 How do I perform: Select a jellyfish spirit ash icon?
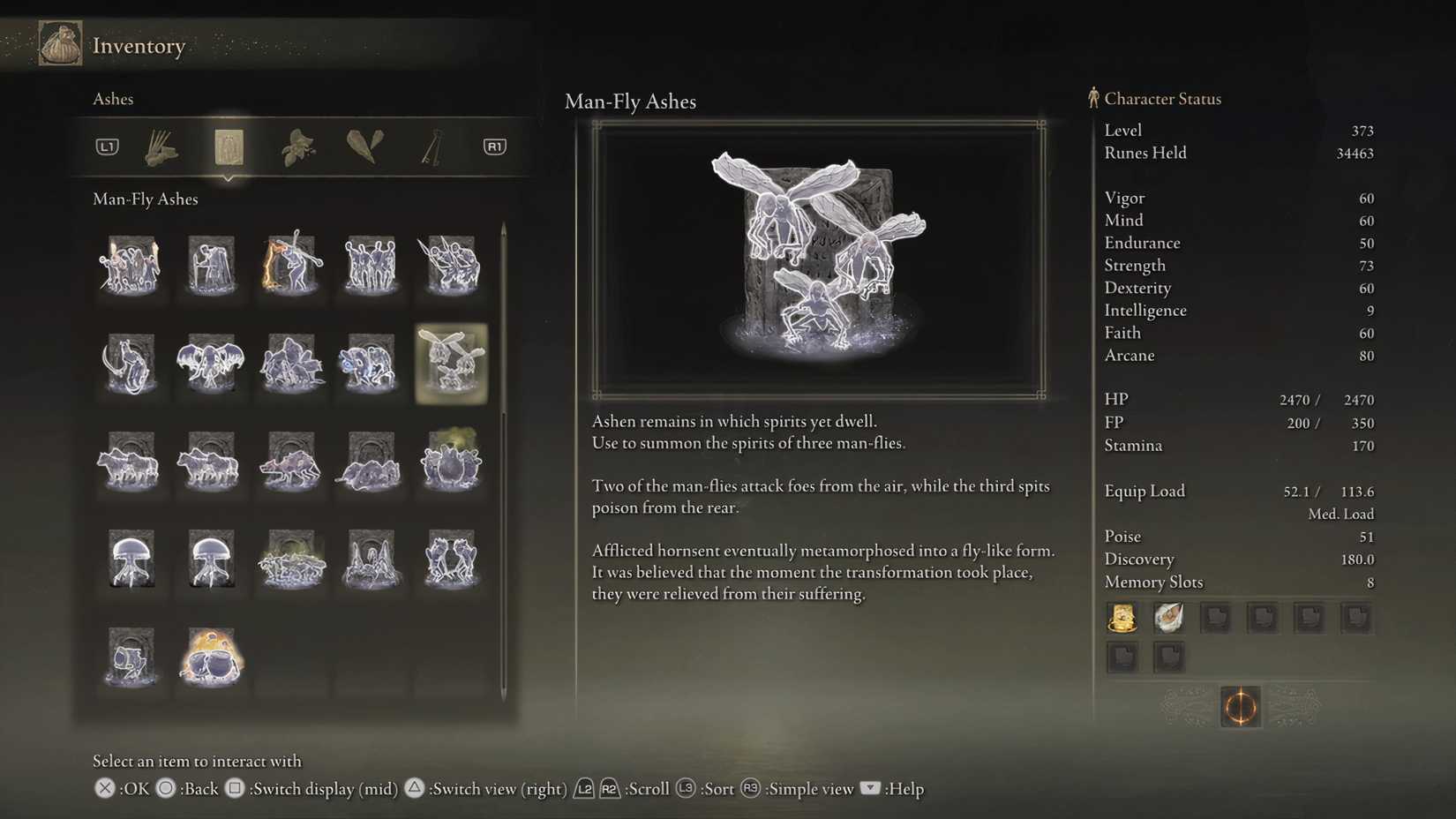[131, 558]
